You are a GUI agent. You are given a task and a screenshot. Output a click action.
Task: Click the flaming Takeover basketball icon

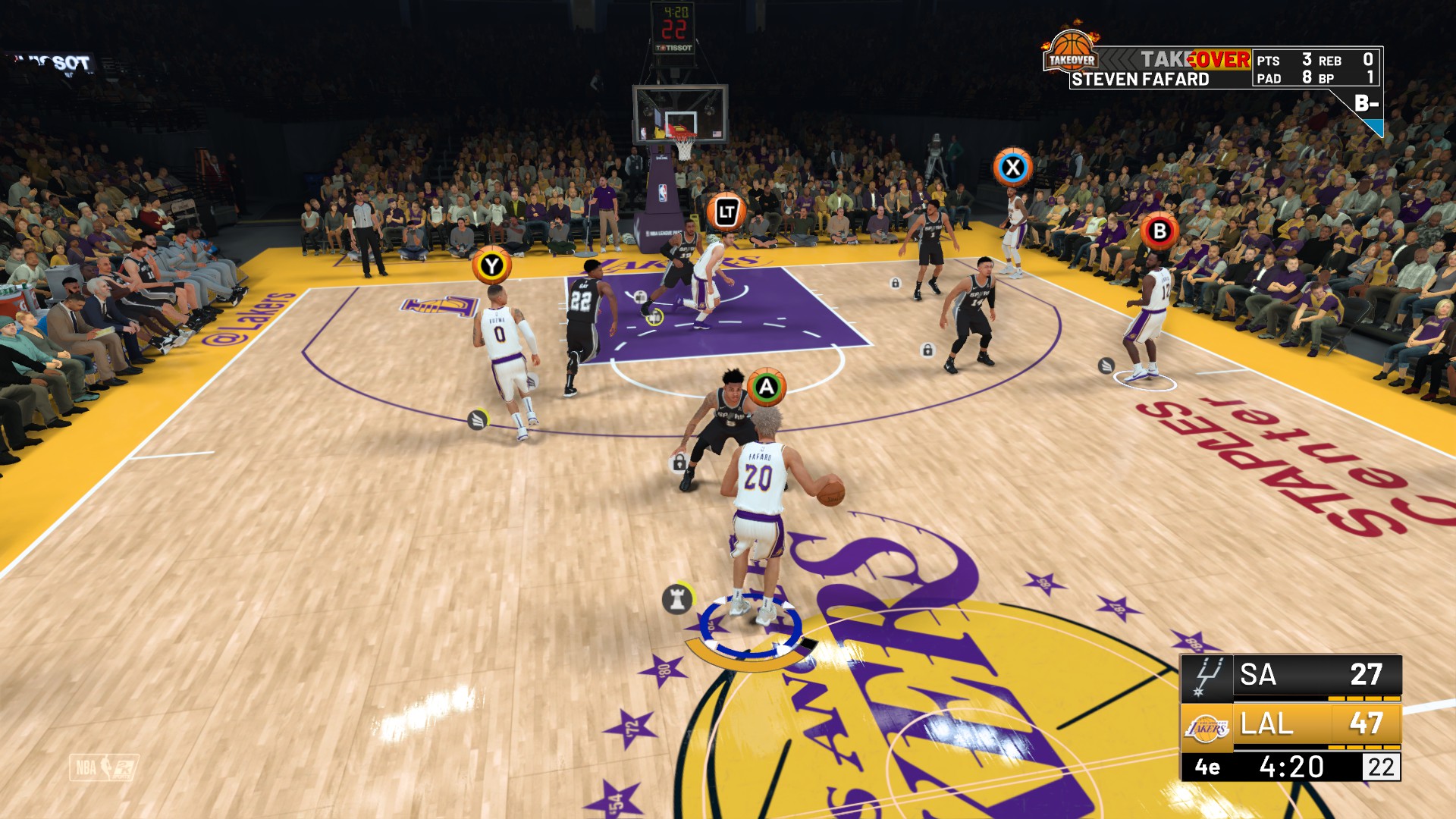click(1071, 52)
